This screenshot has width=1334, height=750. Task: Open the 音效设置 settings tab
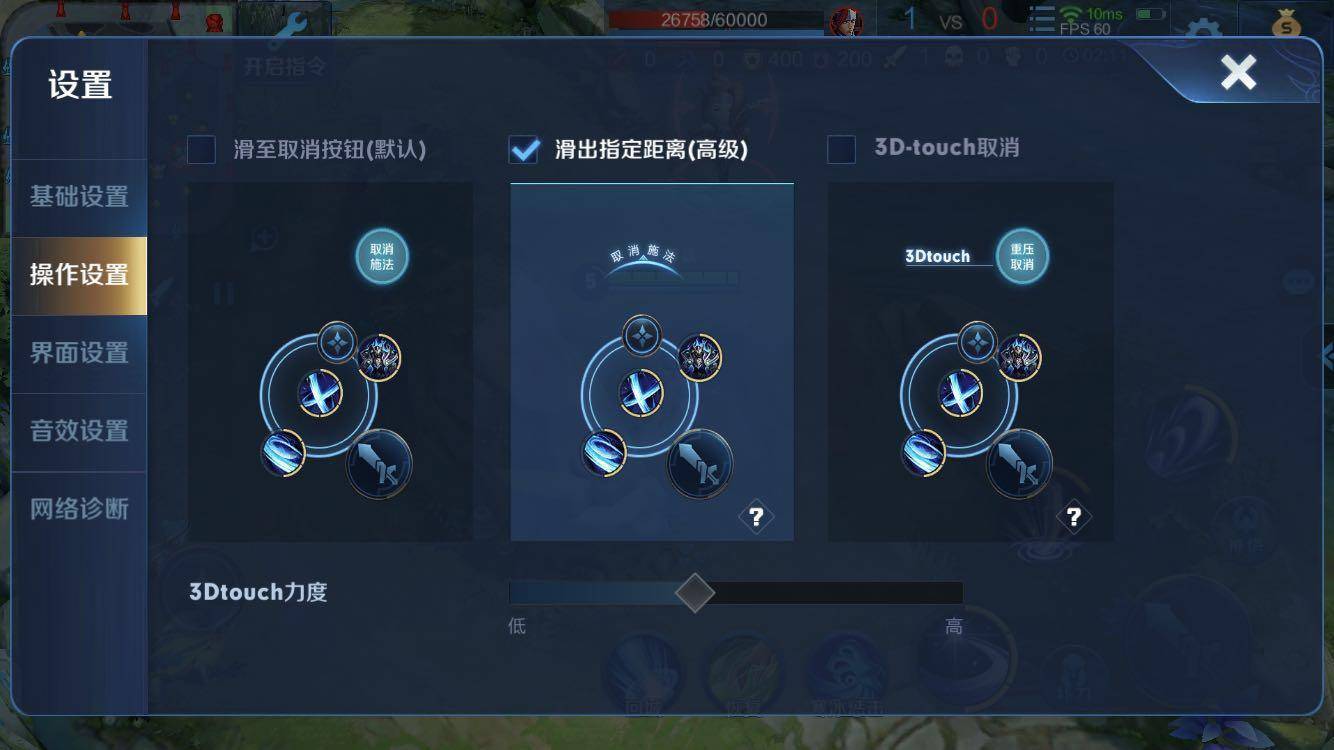pos(79,430)
